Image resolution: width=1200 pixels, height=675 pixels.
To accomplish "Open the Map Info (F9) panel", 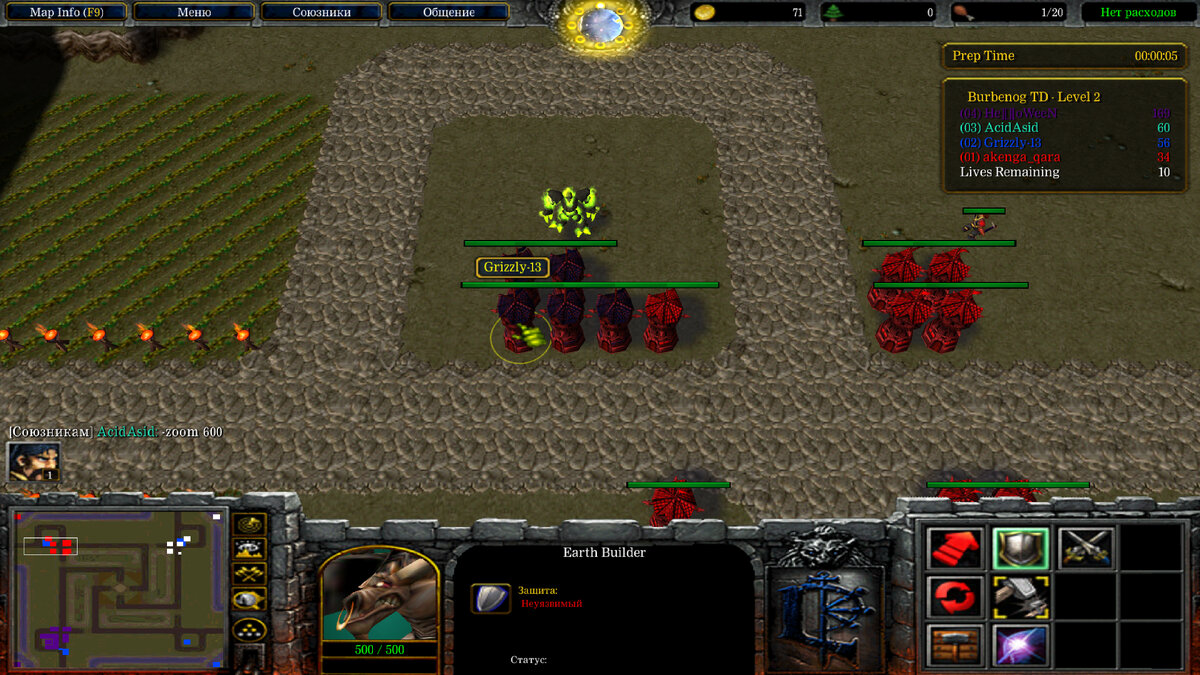I will (66, 12).
